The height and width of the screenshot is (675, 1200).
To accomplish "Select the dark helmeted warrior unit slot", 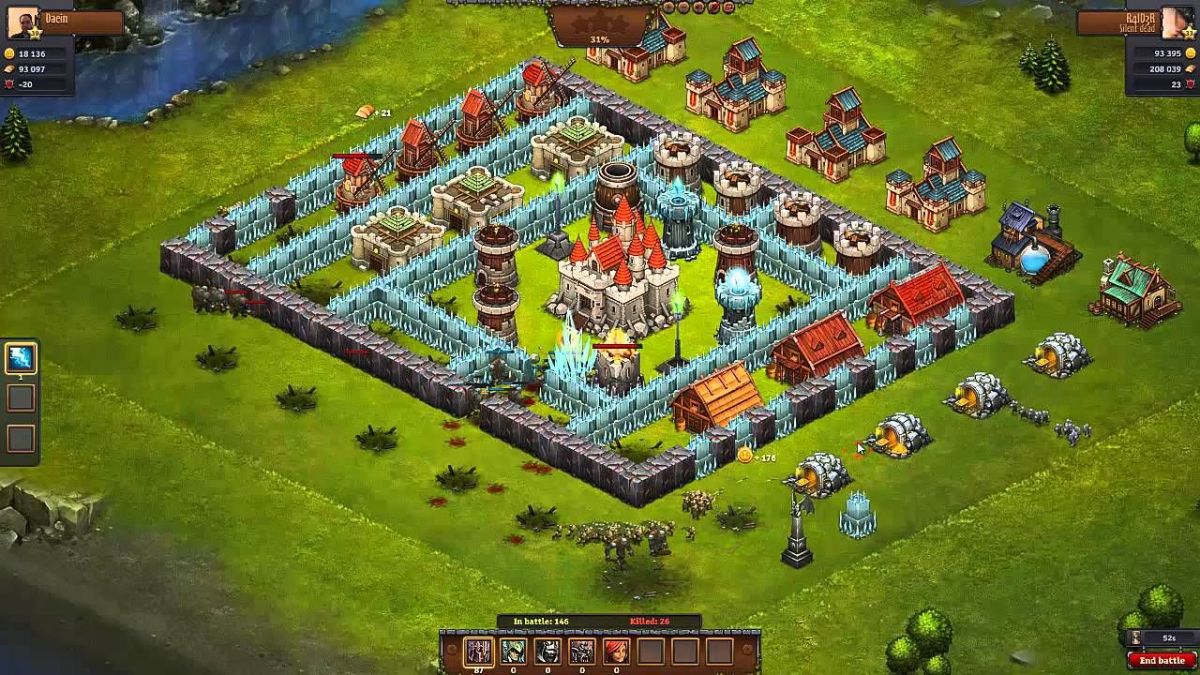I will point(547,652).
